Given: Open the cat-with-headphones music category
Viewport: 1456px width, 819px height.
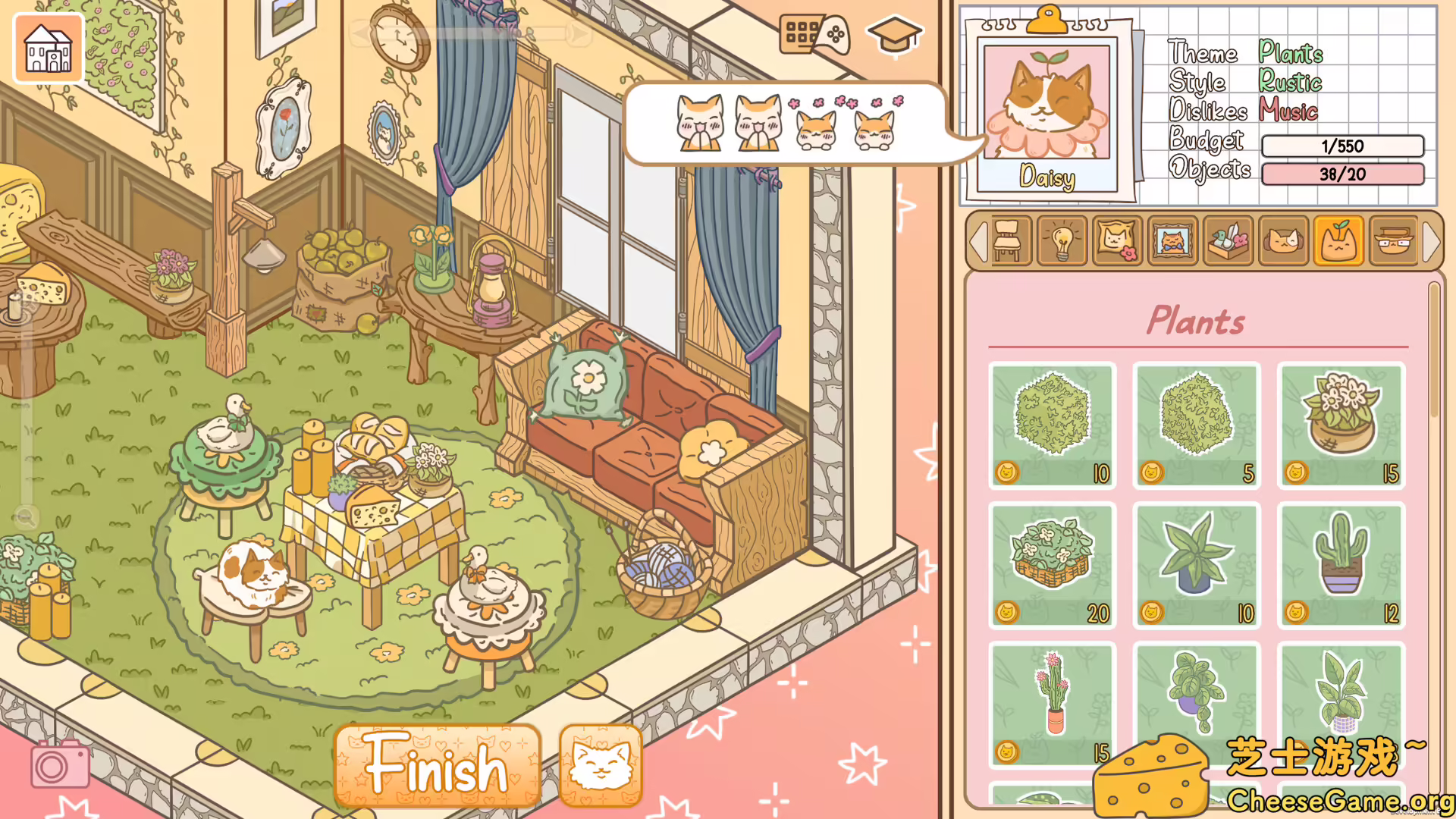Looking at the screenshot, I should 1283,241.
